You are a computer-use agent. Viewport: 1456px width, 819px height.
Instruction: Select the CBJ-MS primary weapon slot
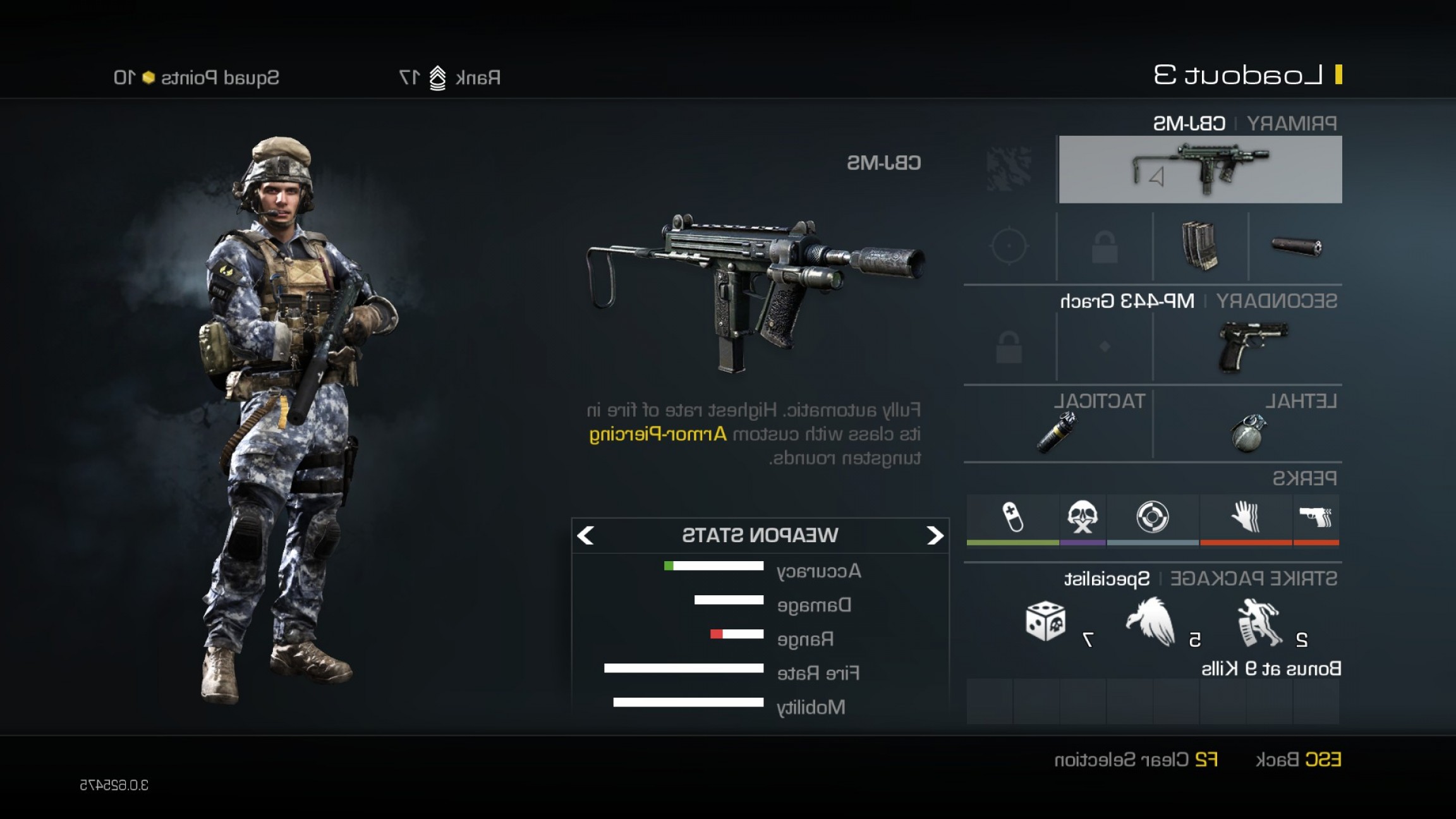click(x=1200, y=169)
